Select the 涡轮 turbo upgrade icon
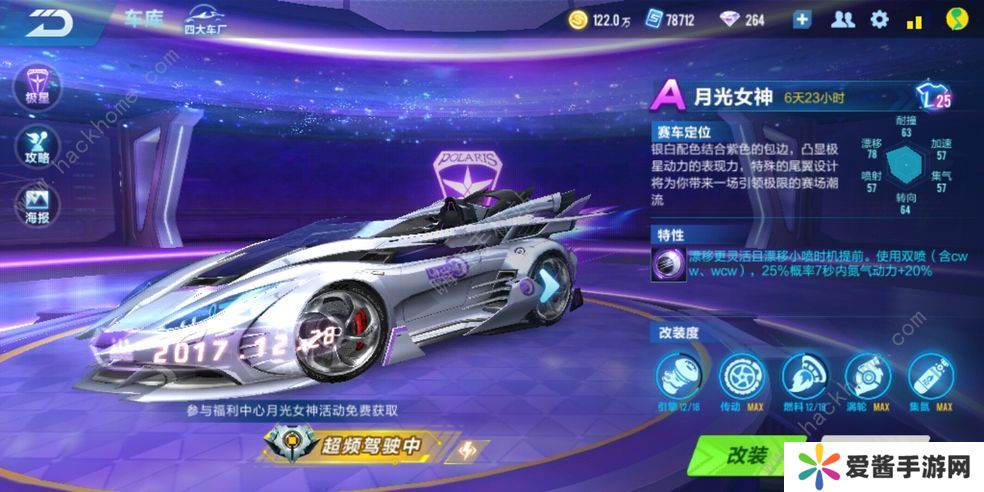This screenshot has width=984, height=492. pyautogui.click(x=867, y=376)
